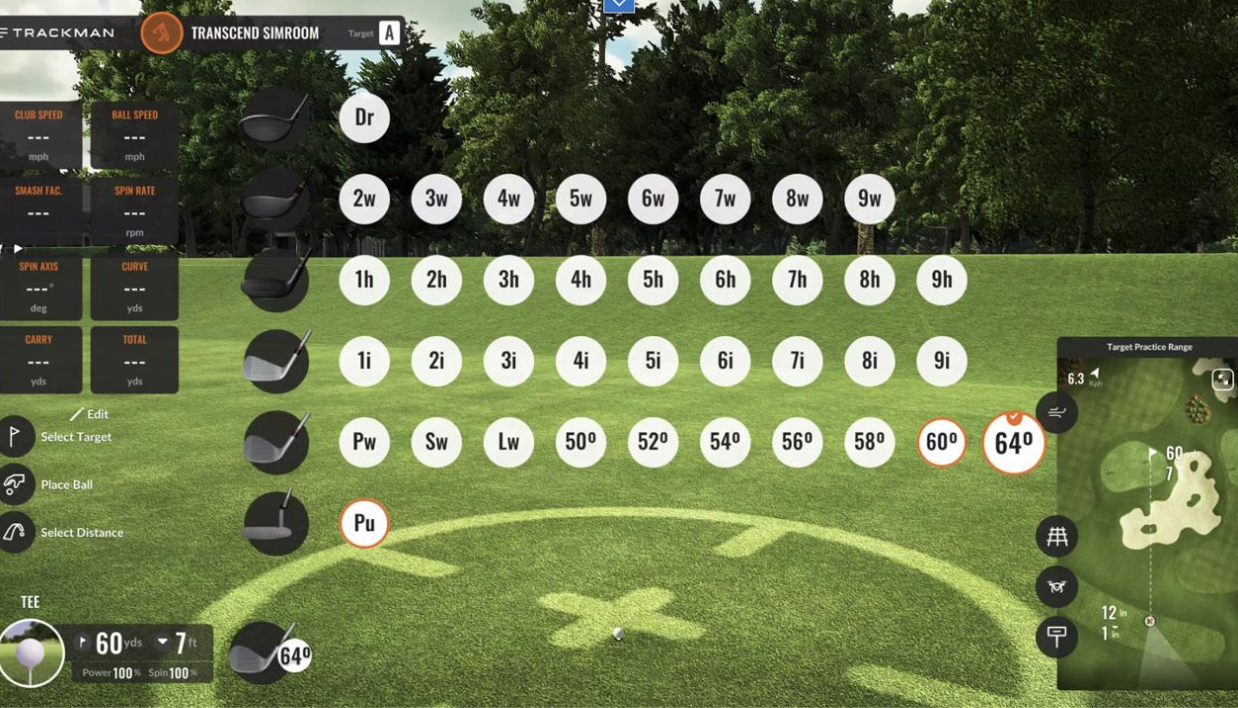Select the Pu putter button
1238x708 pixels.
[364, 523]
